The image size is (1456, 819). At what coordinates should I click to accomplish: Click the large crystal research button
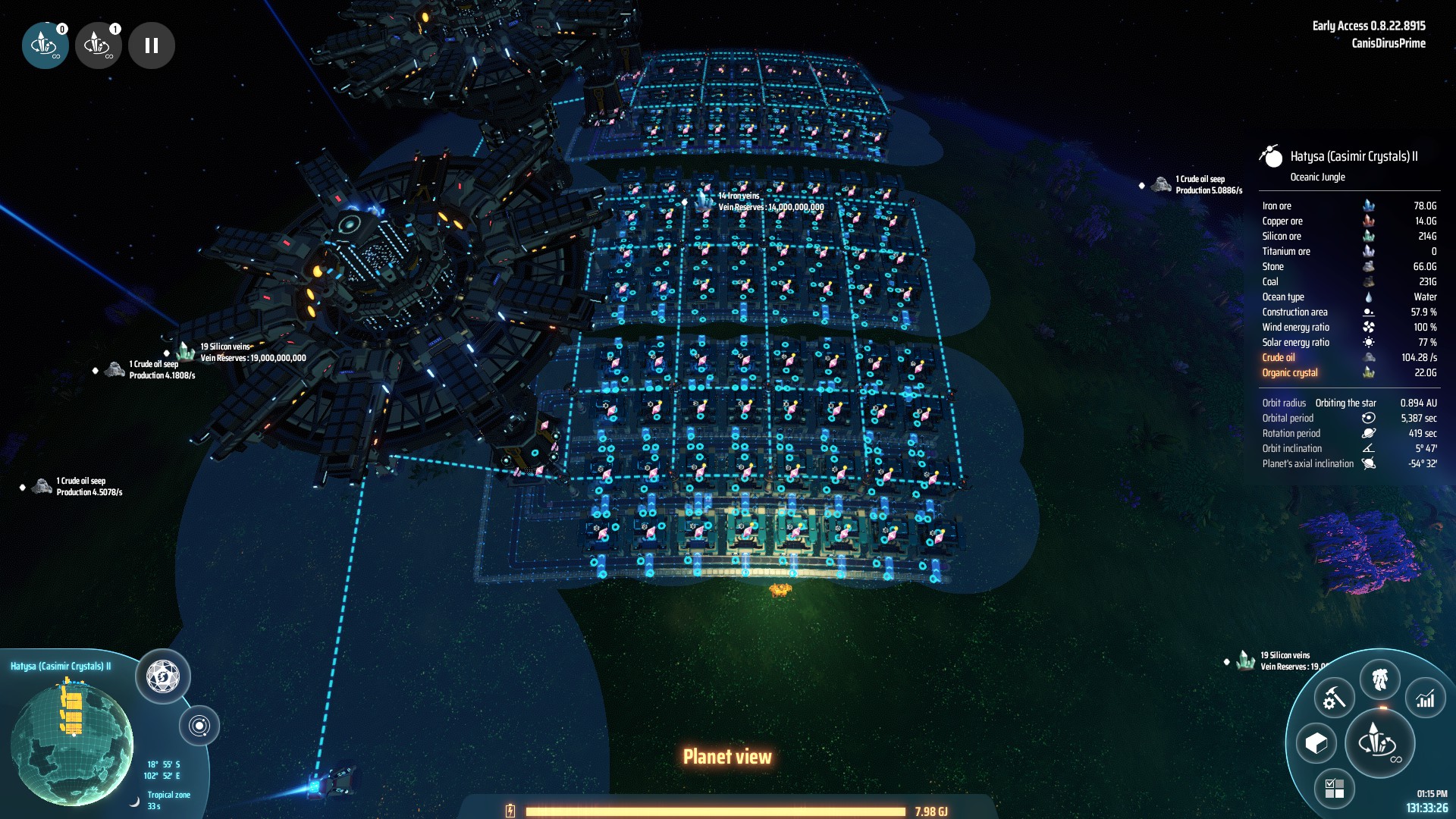click(1379, 742)
